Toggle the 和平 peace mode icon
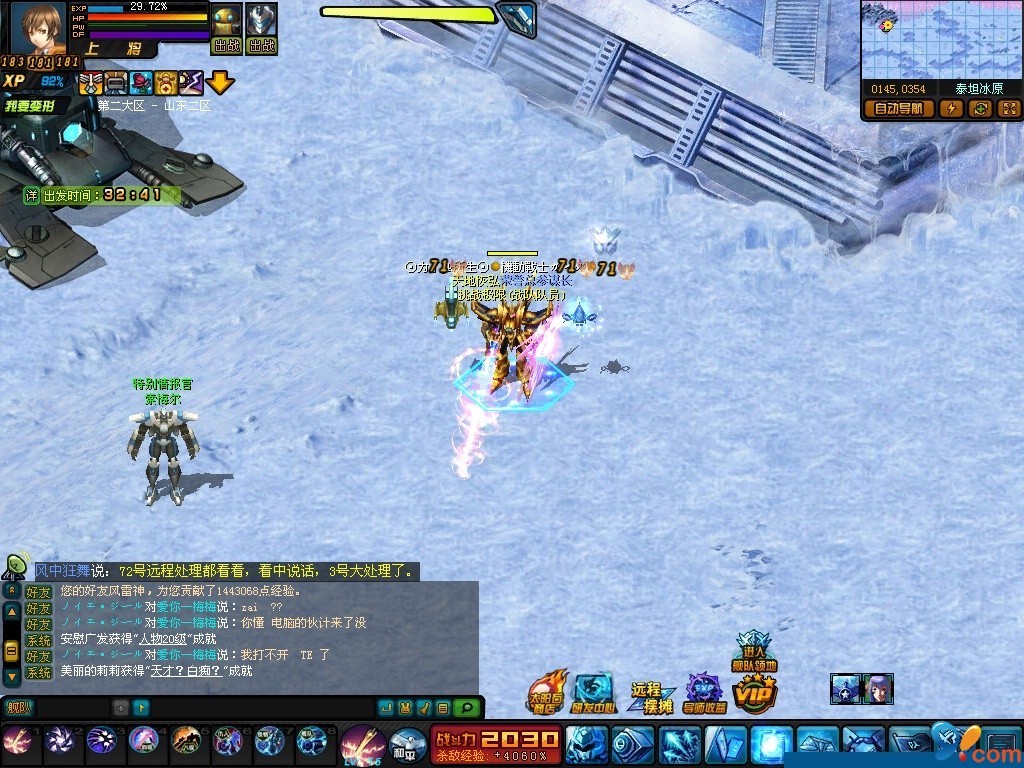Image resolution: width=1024 pixels, height=768 pixels. click(x=405, y=746)
